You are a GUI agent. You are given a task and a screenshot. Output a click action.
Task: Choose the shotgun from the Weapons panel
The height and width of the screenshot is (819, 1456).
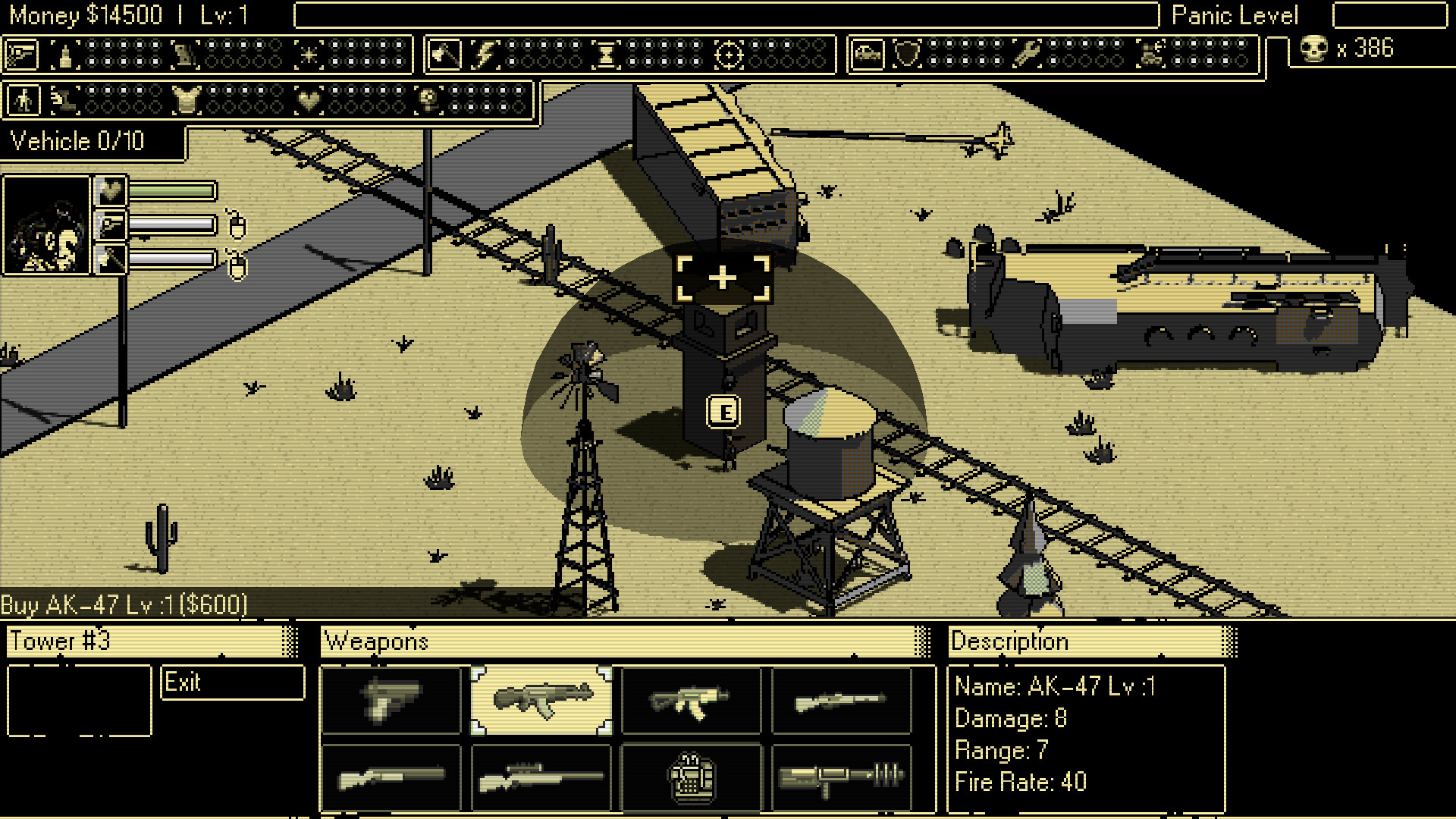(393, 776)
